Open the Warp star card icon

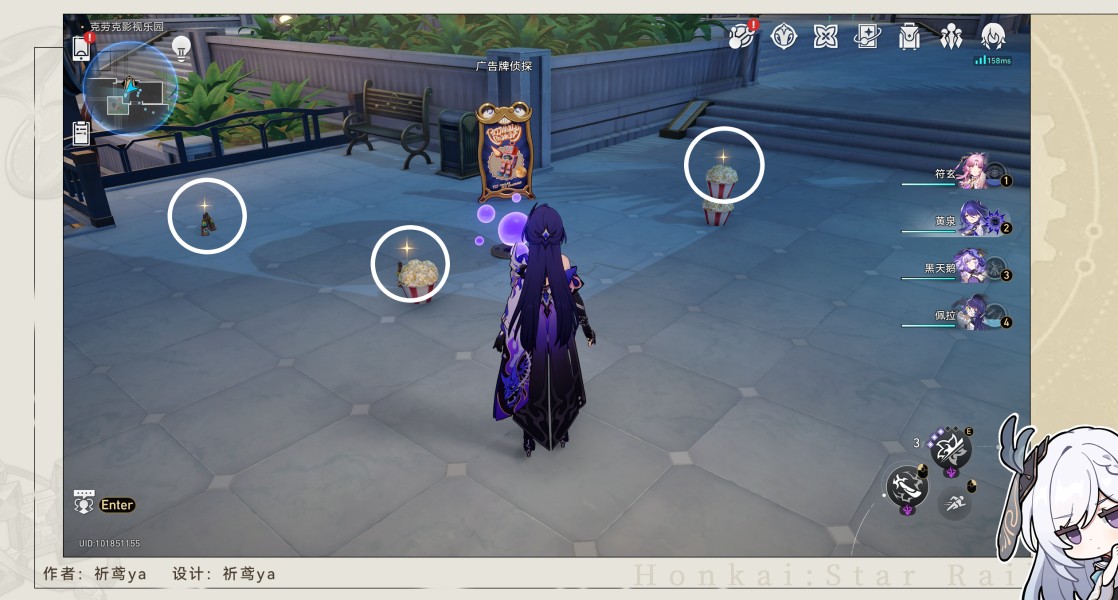[867, 37]
